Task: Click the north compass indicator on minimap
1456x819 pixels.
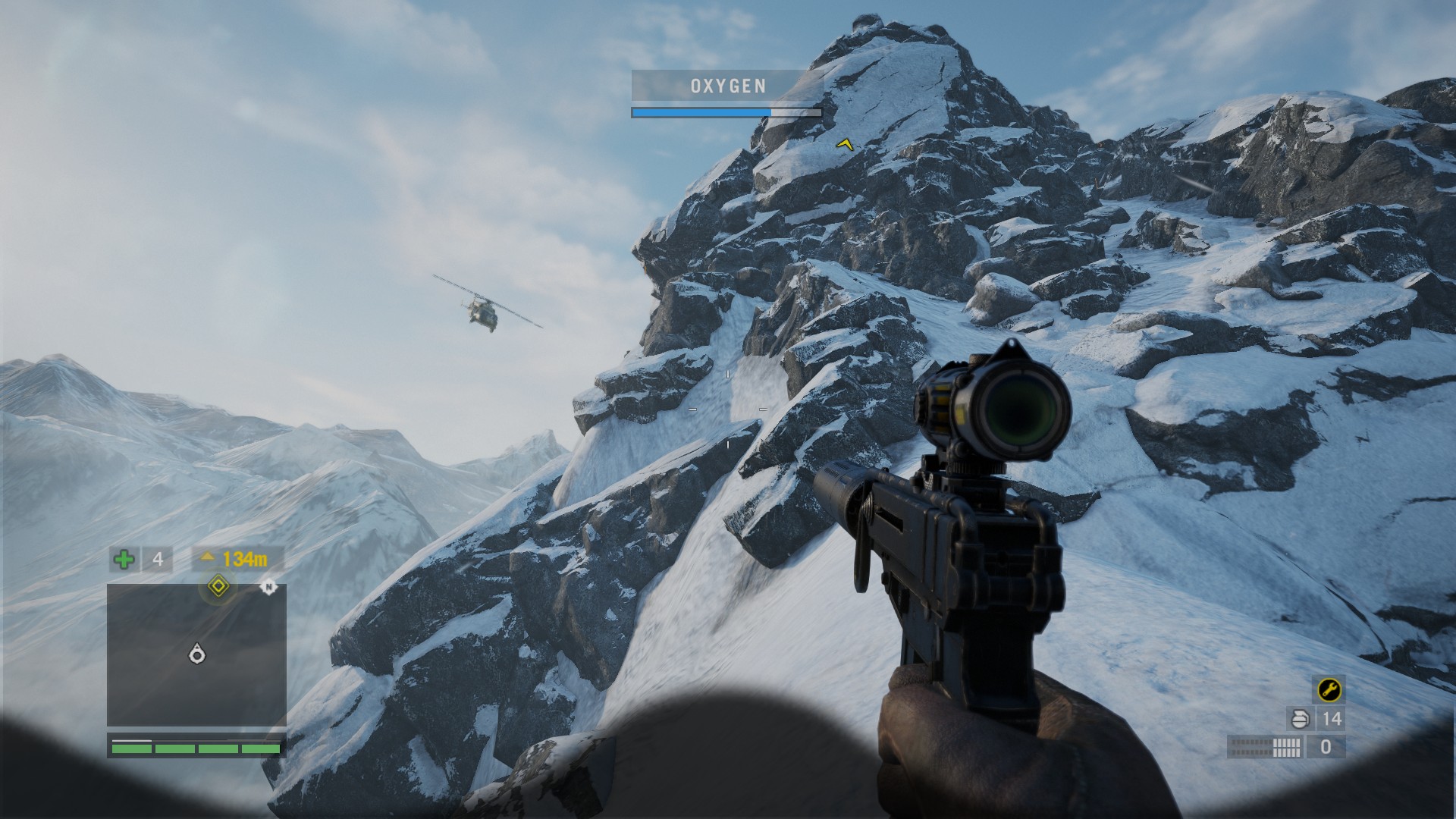Action: pyautogui.click(x=268, y=587)
